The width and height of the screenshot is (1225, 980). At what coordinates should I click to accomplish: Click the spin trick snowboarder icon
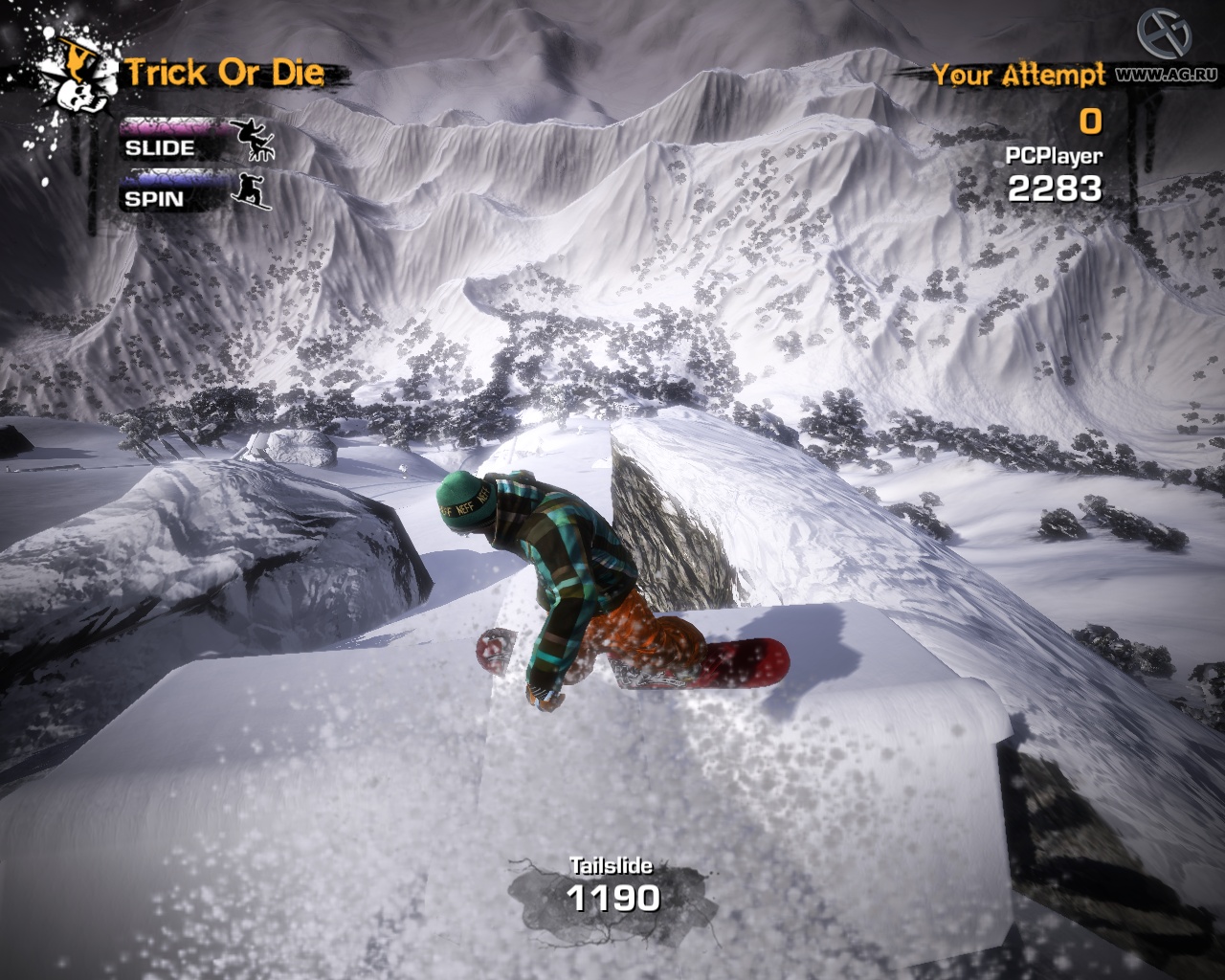pyautogui.click(x=253, y=190)
